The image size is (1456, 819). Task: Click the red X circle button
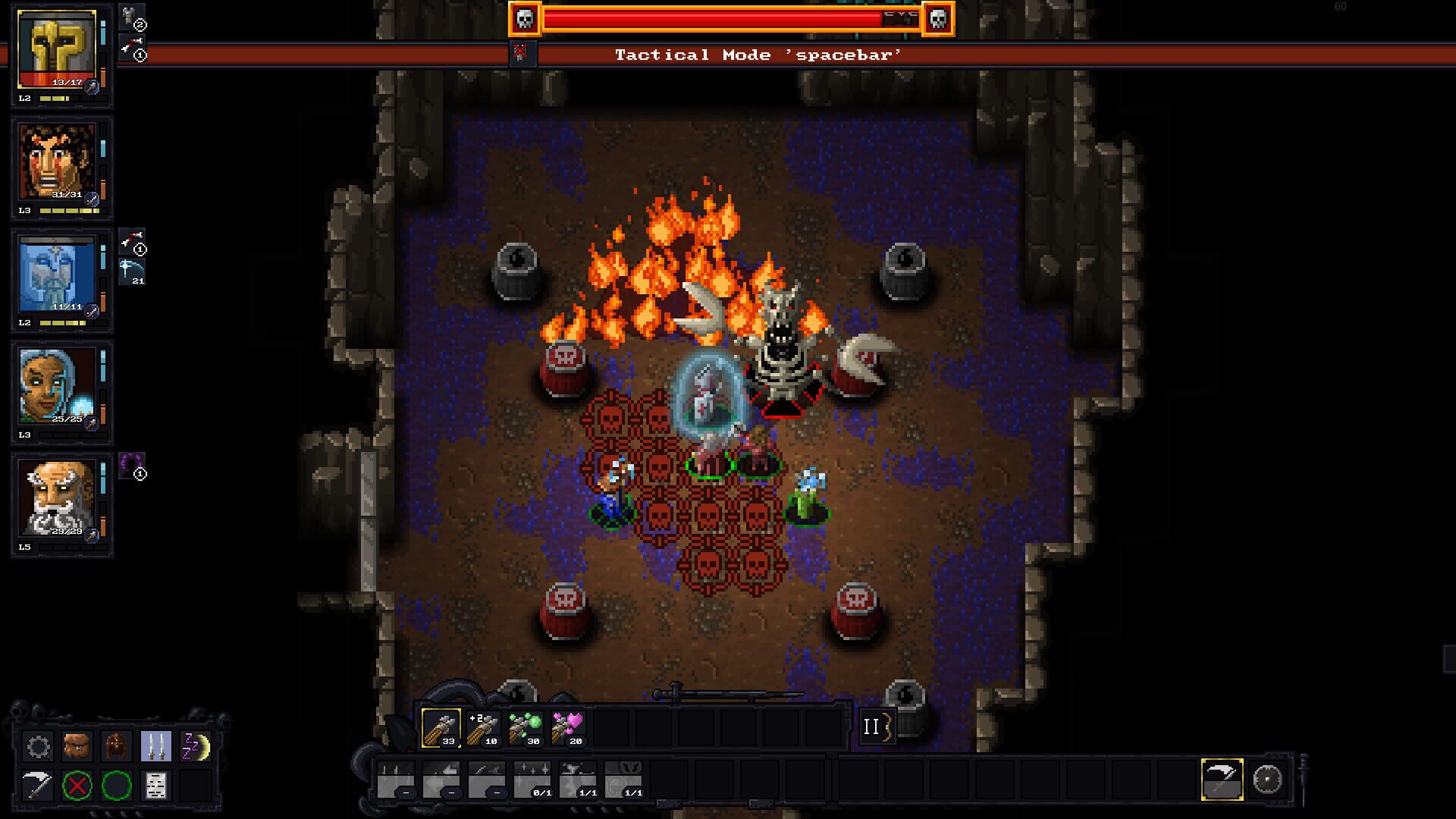77,786
